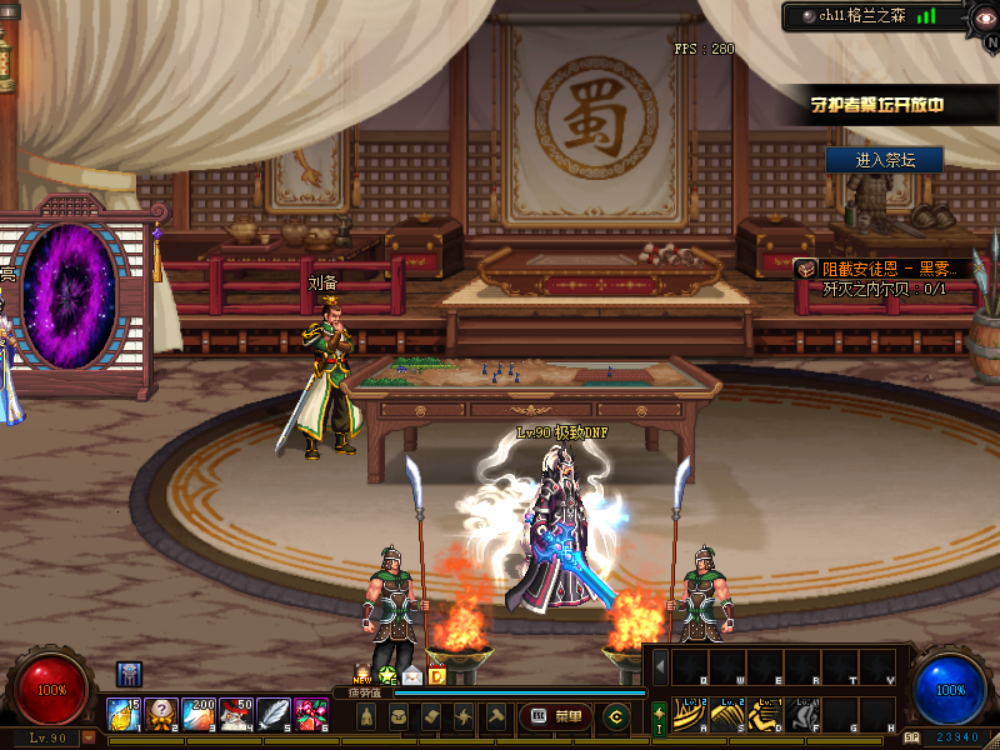Screen dimensions: 1000x750
Task: Open the green star event icon
Action: (x=387, y=675)
